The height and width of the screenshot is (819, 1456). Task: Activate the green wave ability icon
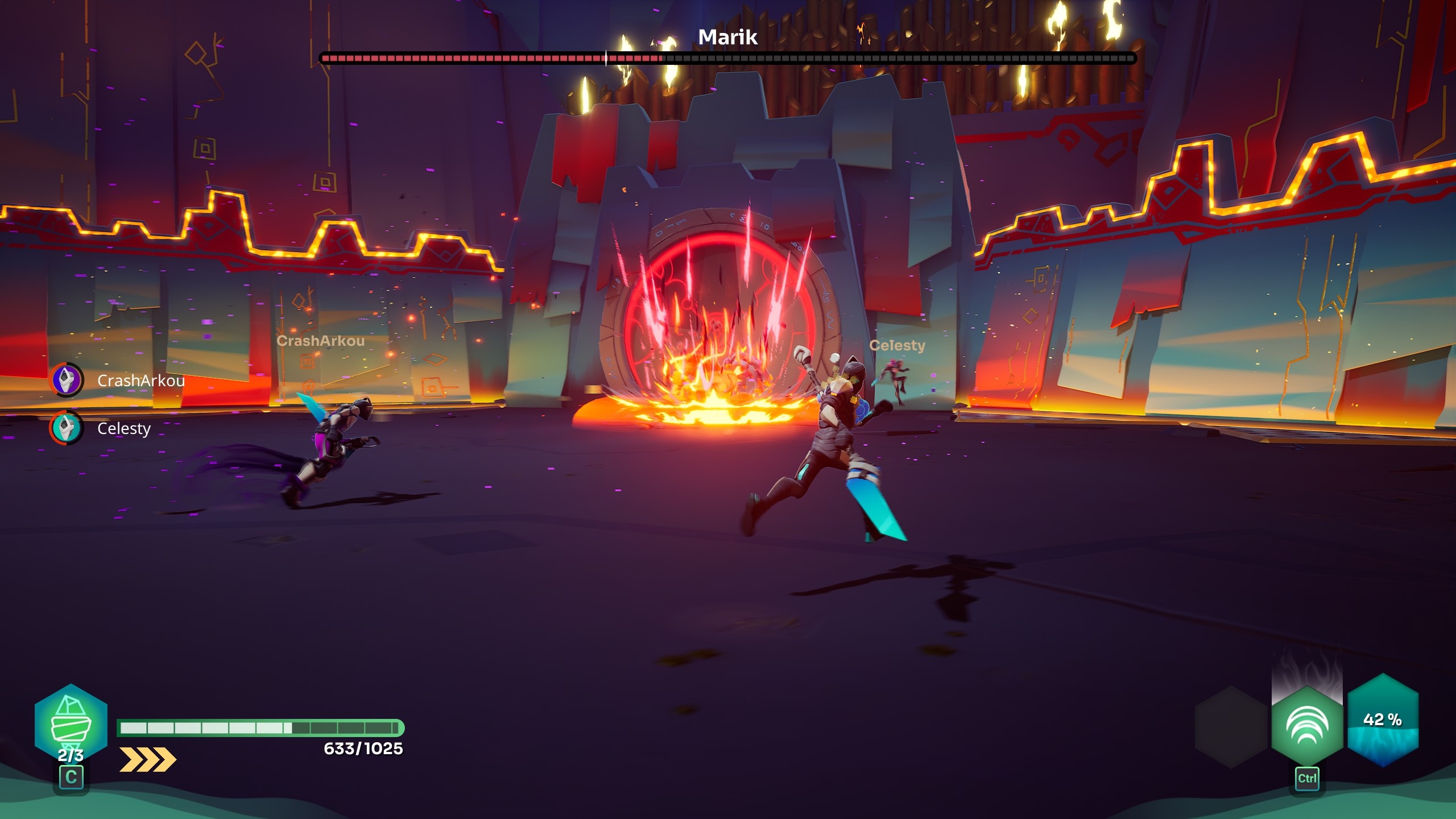click(1306, 727)
